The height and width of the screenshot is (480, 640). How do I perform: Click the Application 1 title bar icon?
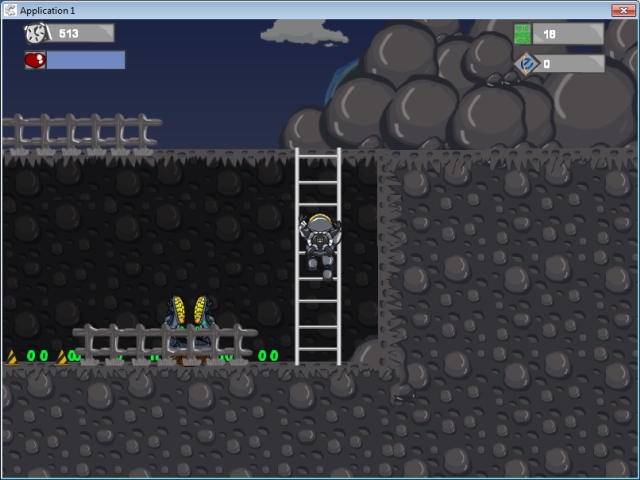9,9
